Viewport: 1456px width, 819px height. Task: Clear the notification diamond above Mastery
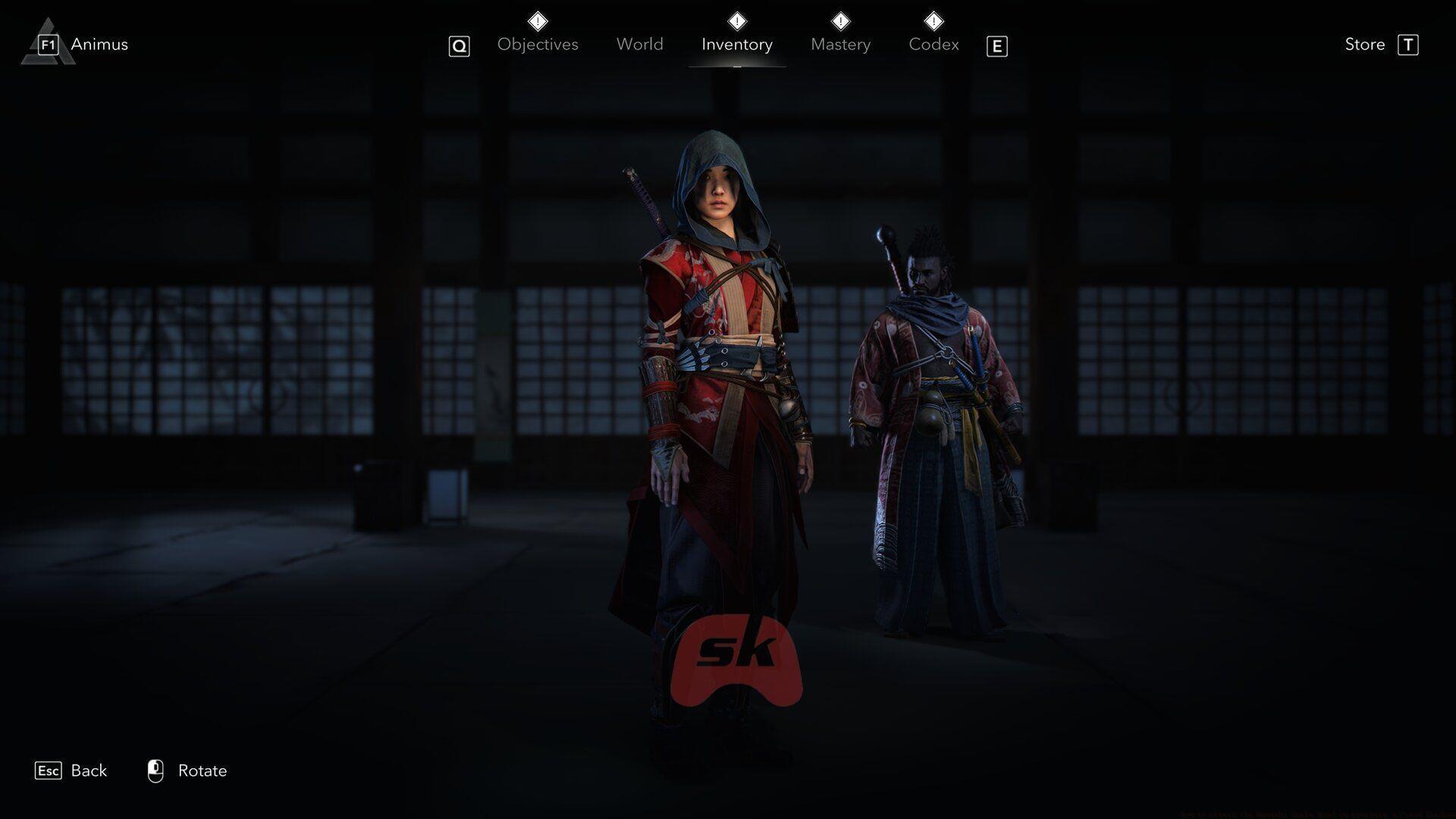(x=839, y=21)
